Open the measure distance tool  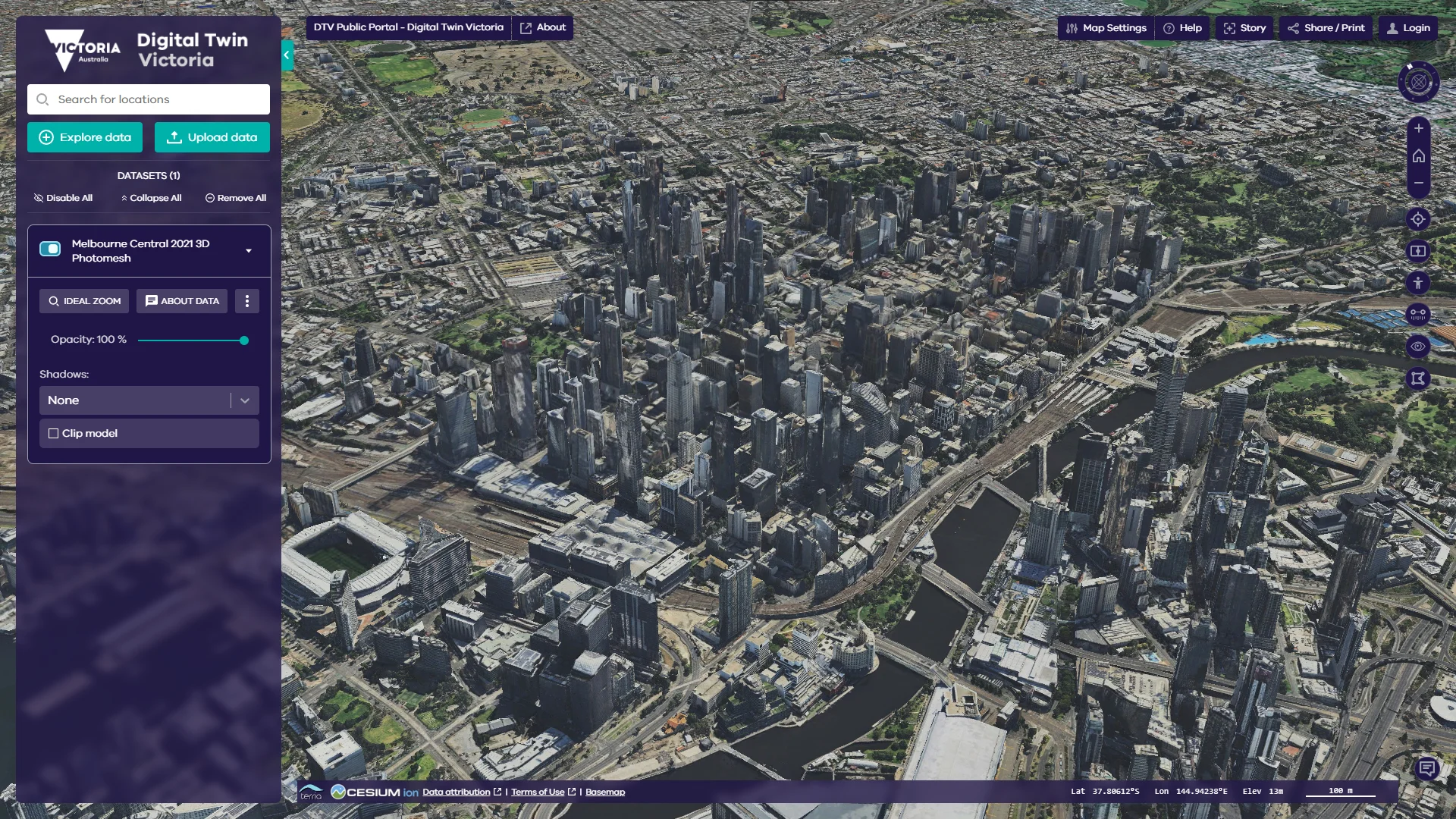tap(1418, 314)
